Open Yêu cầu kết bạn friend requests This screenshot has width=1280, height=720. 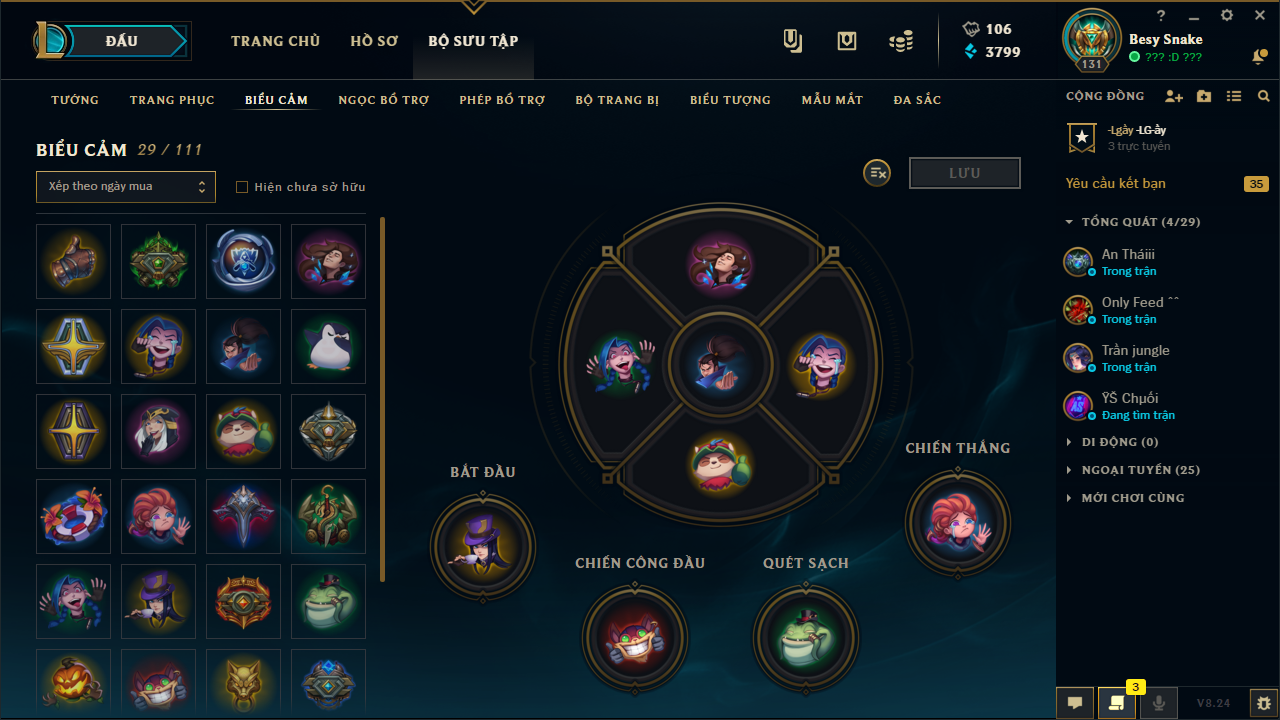coord(1116,183)
